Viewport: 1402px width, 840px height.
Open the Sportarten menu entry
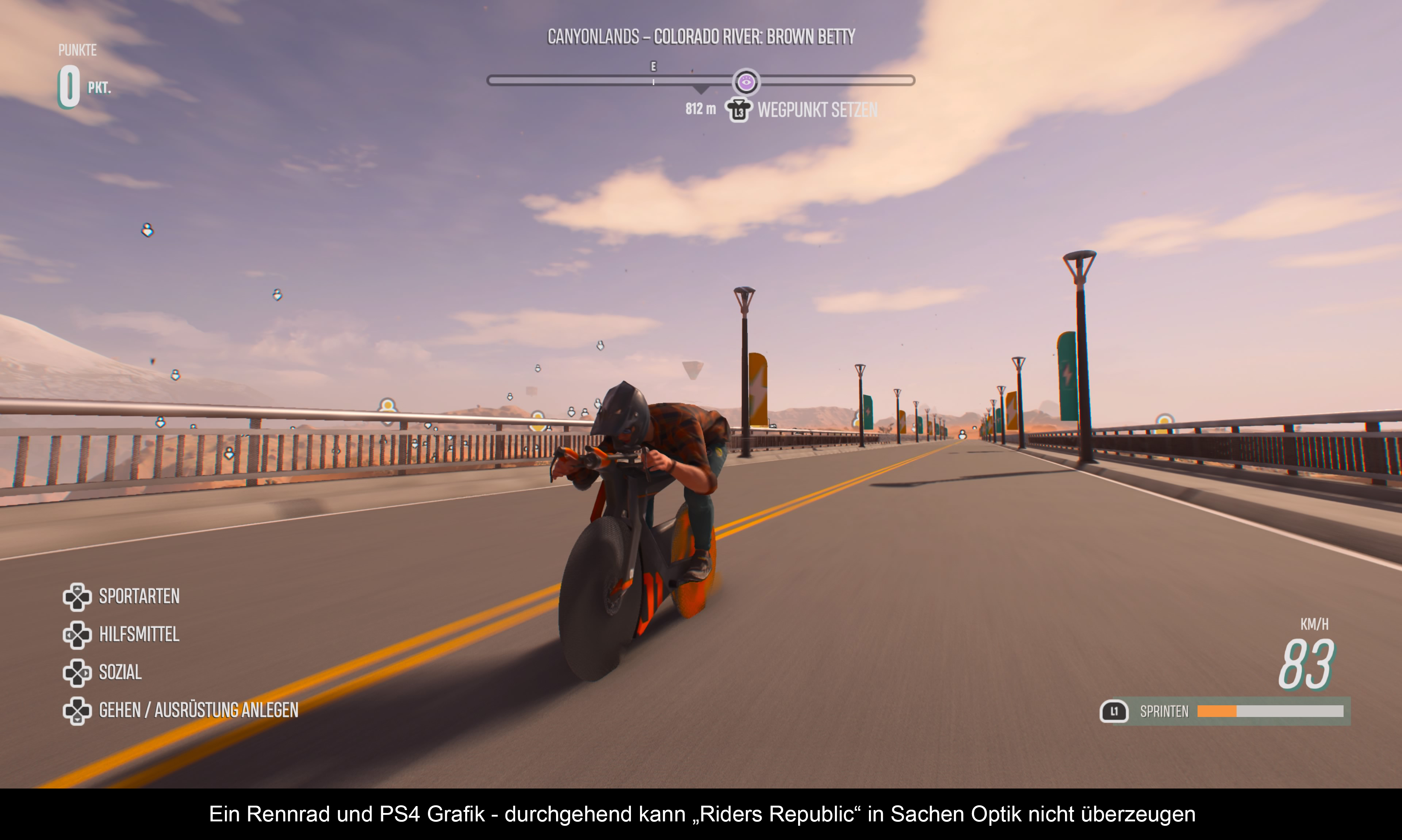139,597
